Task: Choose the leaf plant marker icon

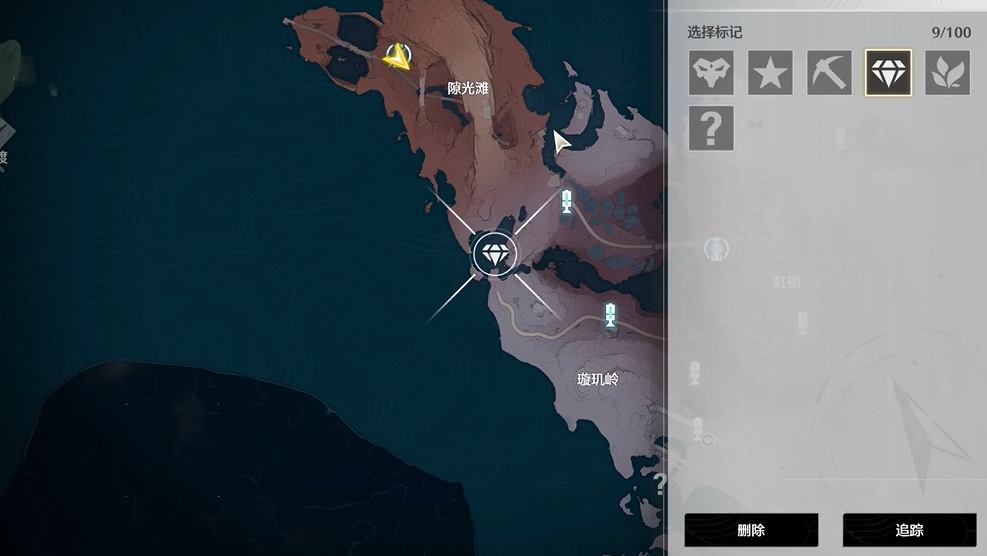Action: [x=947, y=73]
